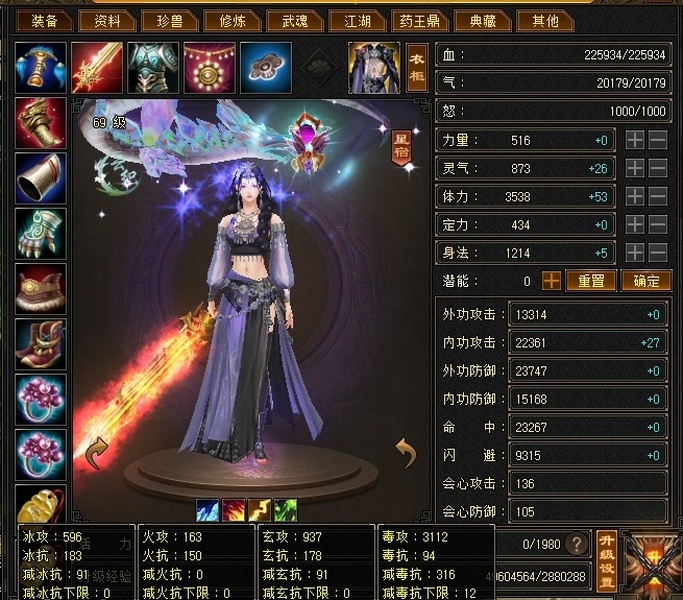Viewport: 683px width, 600px height.
Task: Open the 资料 tab
Action: tap(107, 21)
